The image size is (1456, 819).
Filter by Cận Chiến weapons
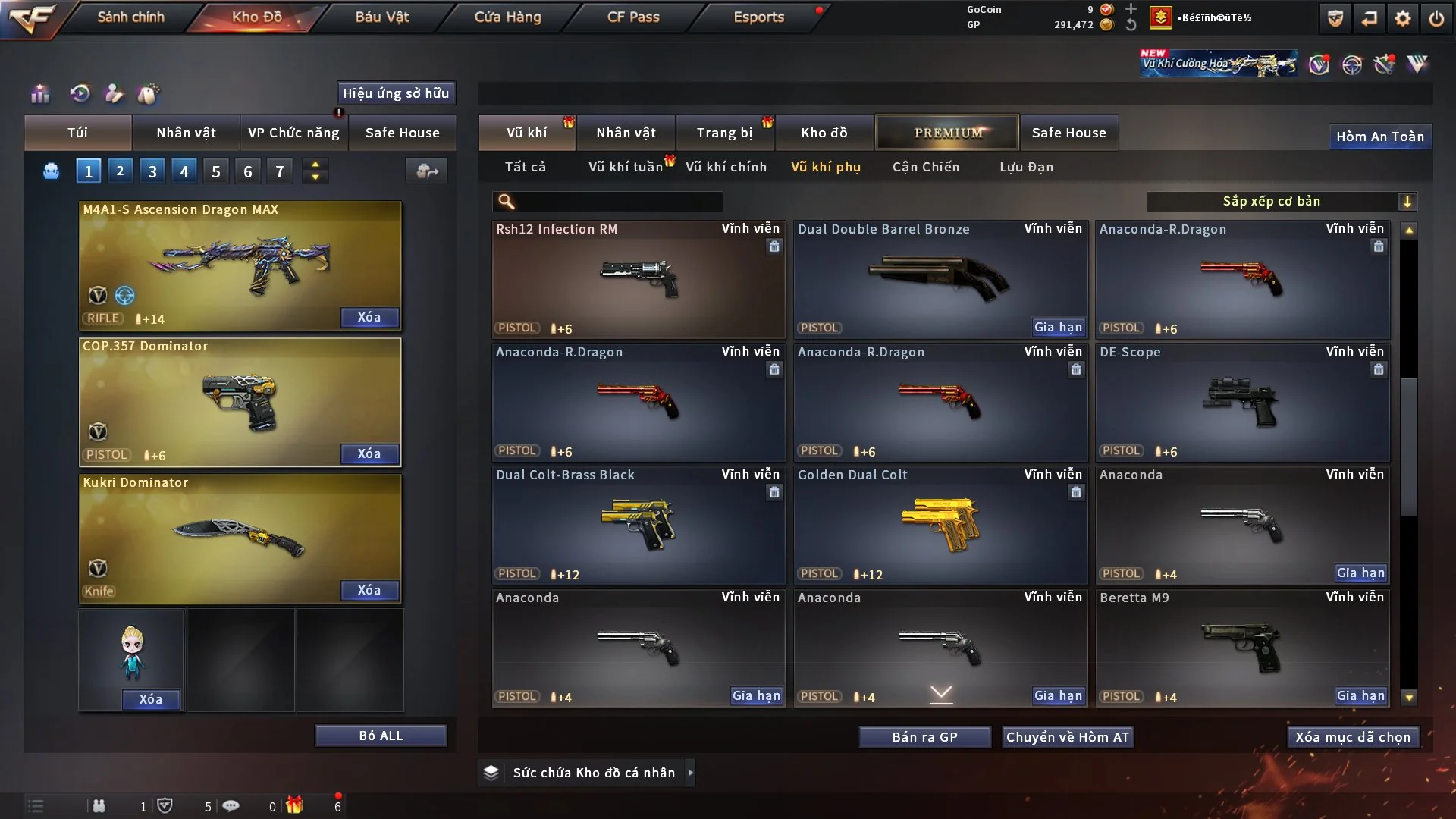(925, 167)
